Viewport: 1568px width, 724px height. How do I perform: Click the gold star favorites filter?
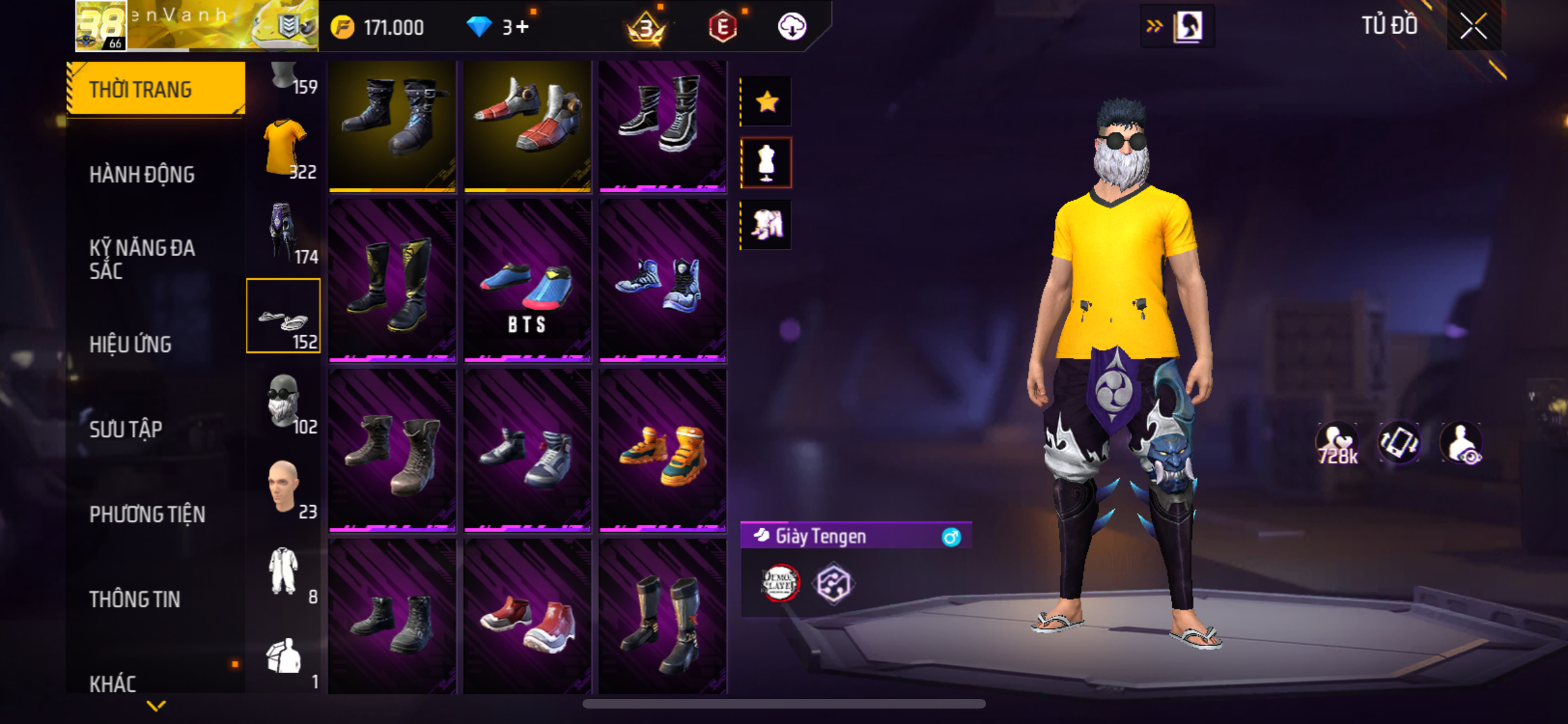767,102
